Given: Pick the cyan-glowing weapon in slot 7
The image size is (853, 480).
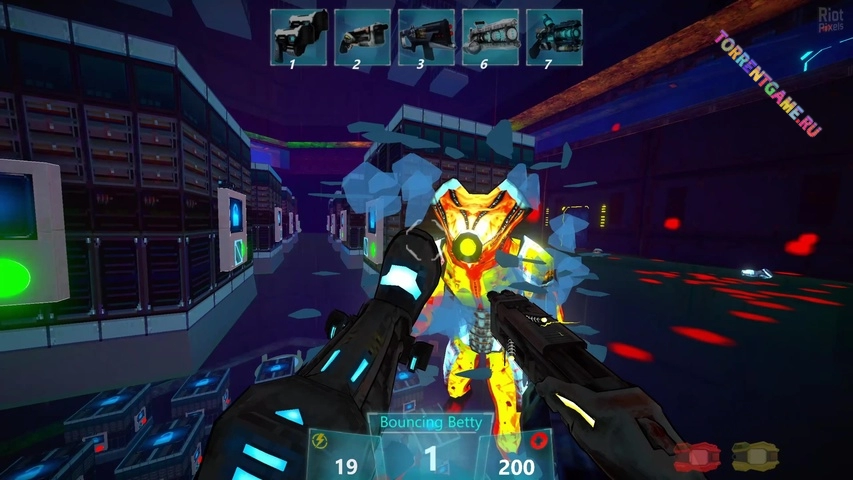Looking at the screenshot, I should (554, 37).
